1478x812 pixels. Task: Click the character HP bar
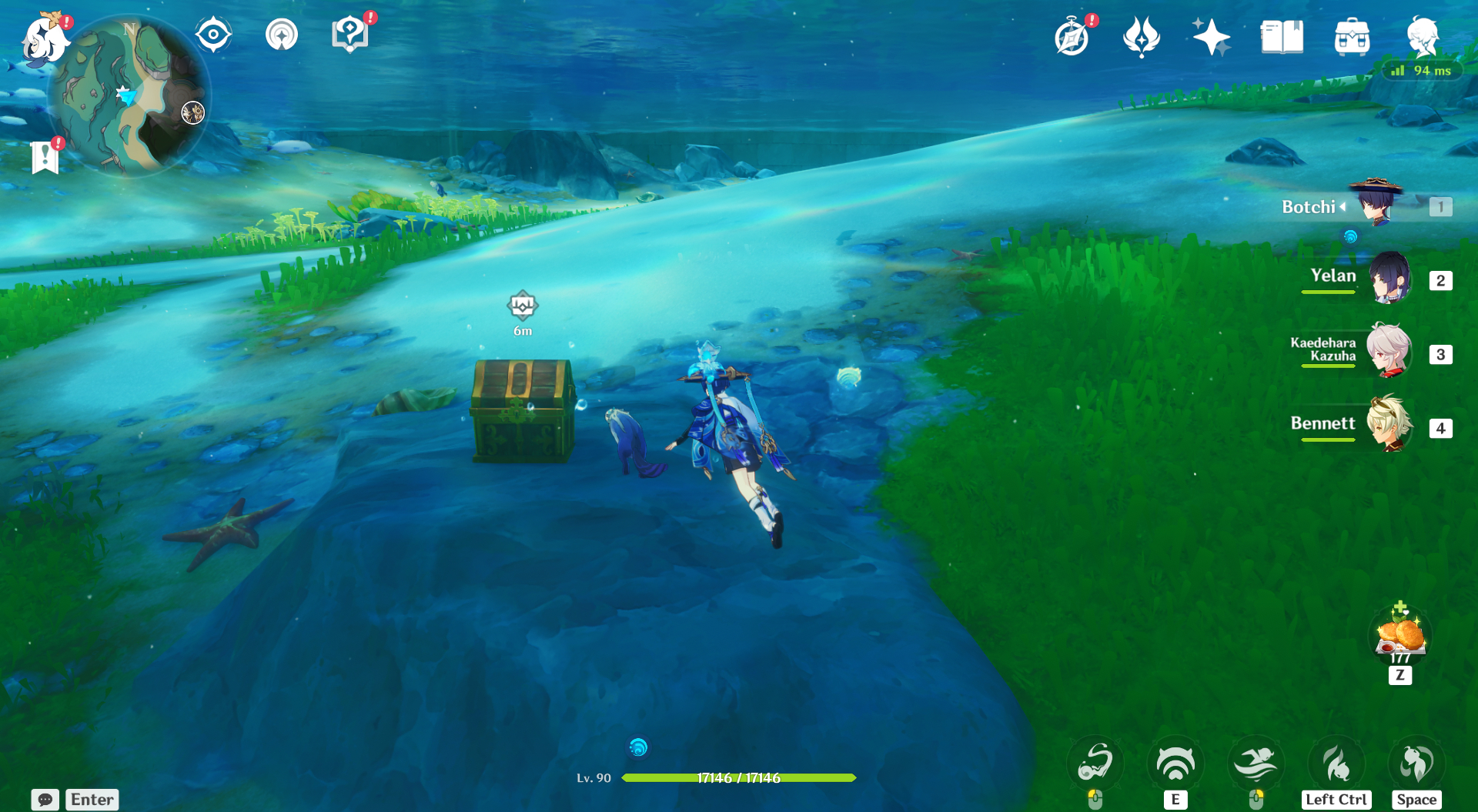coord(739,778)
